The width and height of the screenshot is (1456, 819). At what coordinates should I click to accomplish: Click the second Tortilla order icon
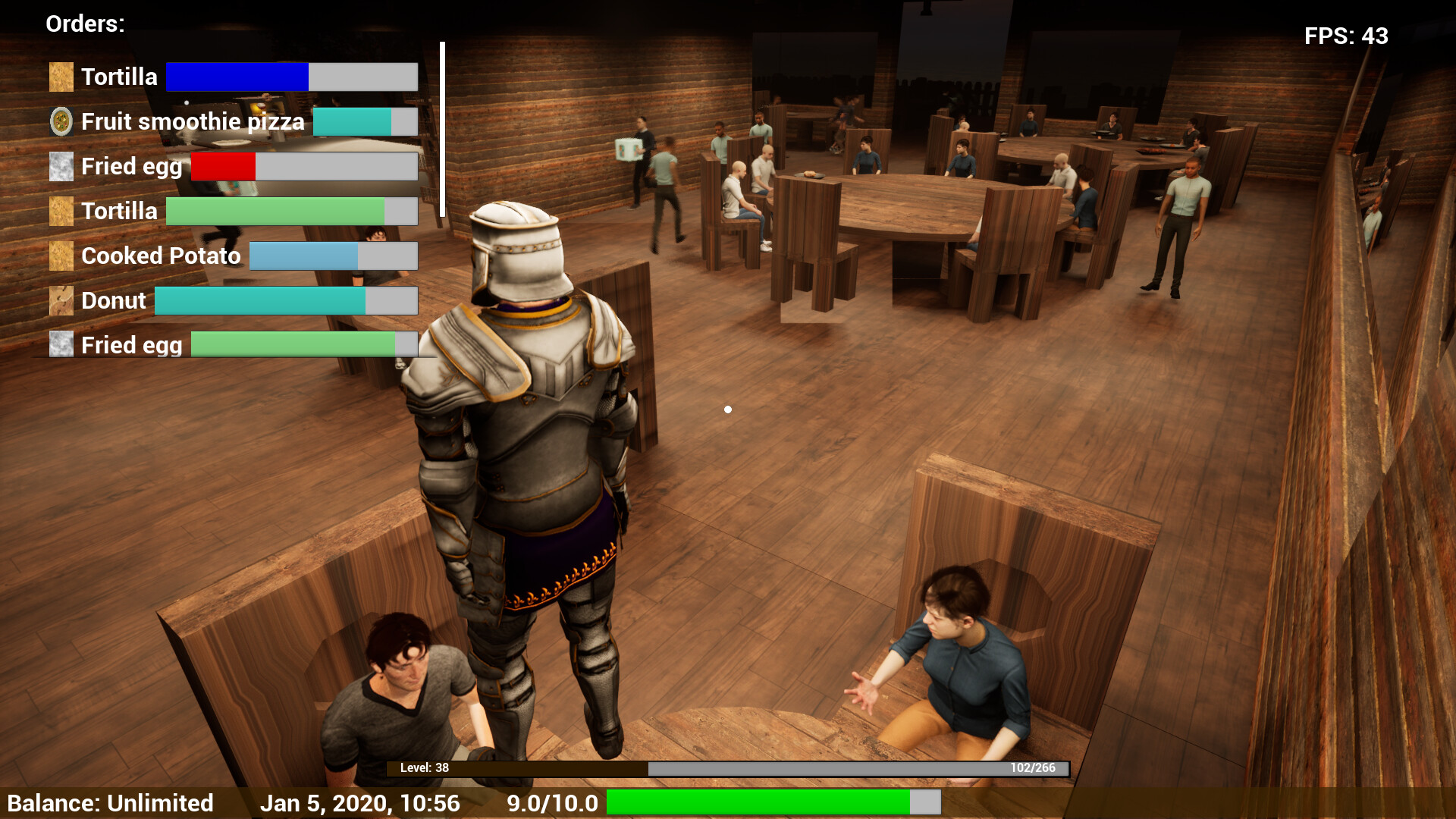pos(61,211)
